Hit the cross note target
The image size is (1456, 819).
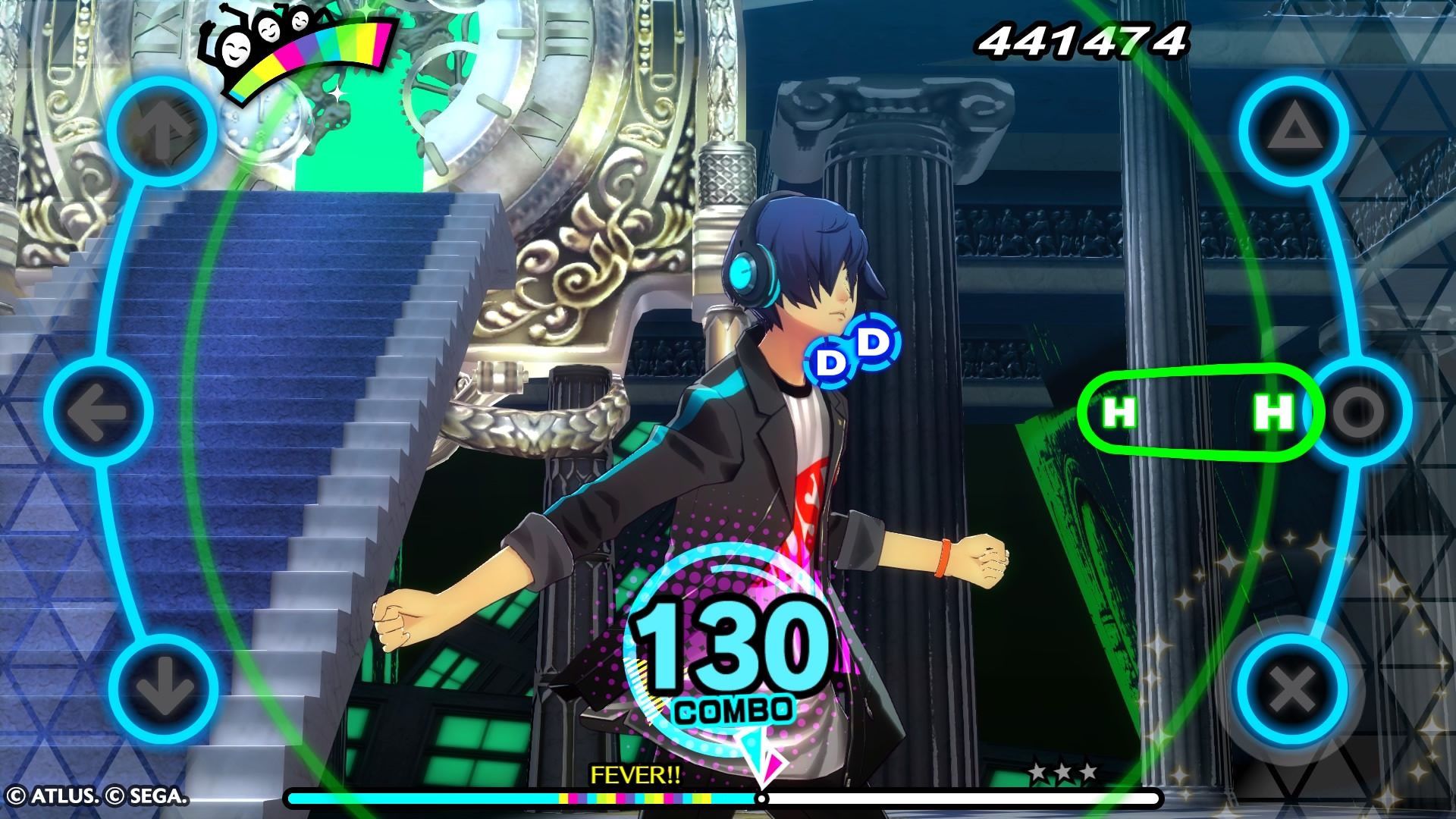click(x=1292, y=690)
